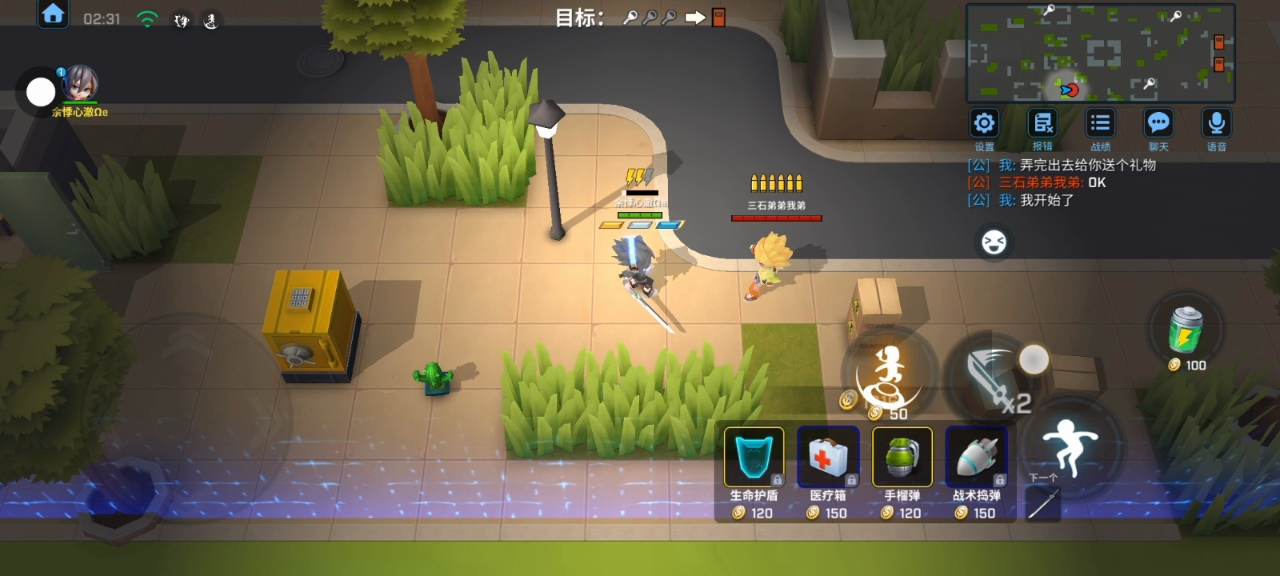1280x576 pixels.
Task: Select the player avatar portrait
Action: click(80, 84)
